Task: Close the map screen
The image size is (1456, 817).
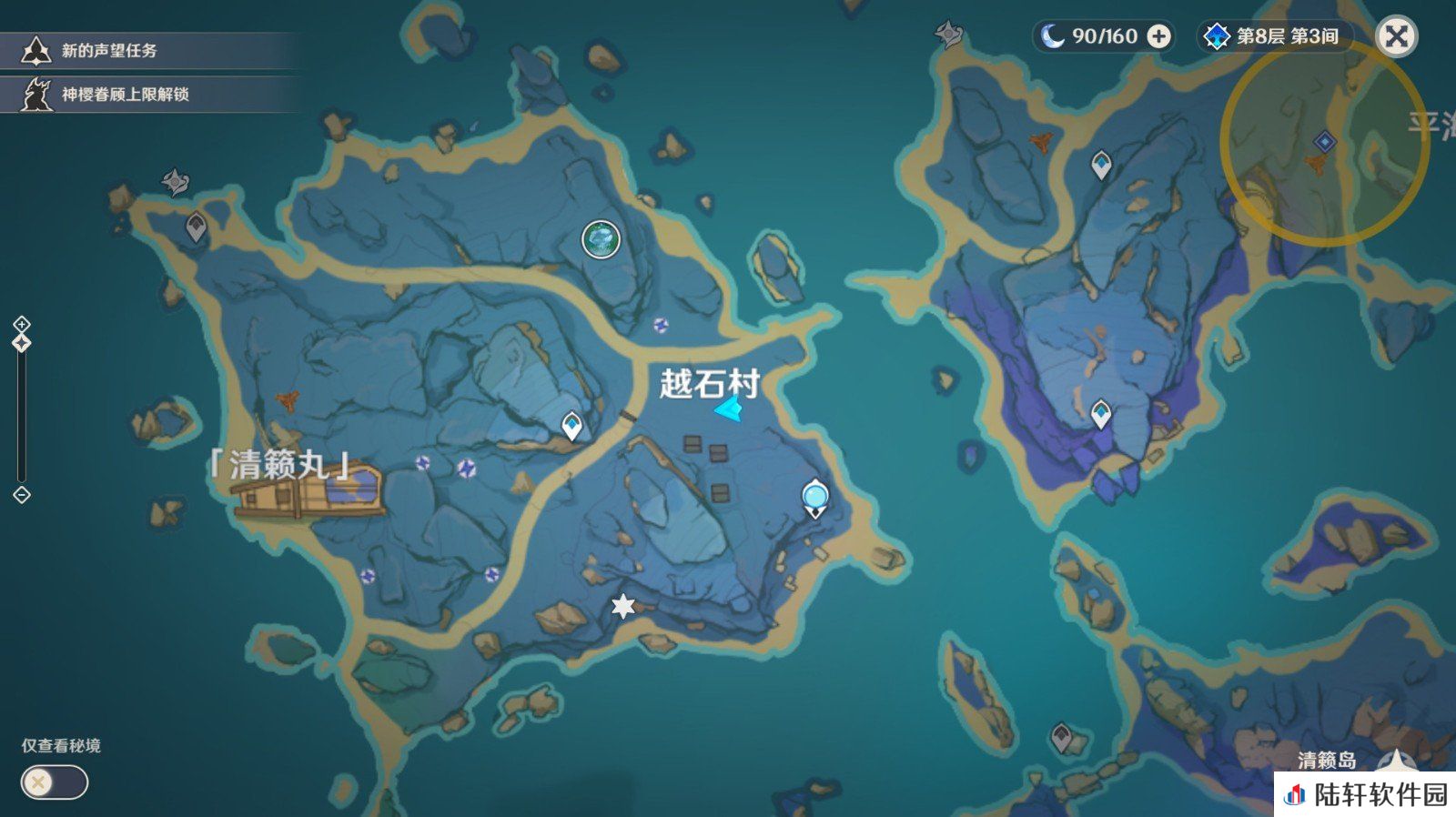Action: 1397,36
